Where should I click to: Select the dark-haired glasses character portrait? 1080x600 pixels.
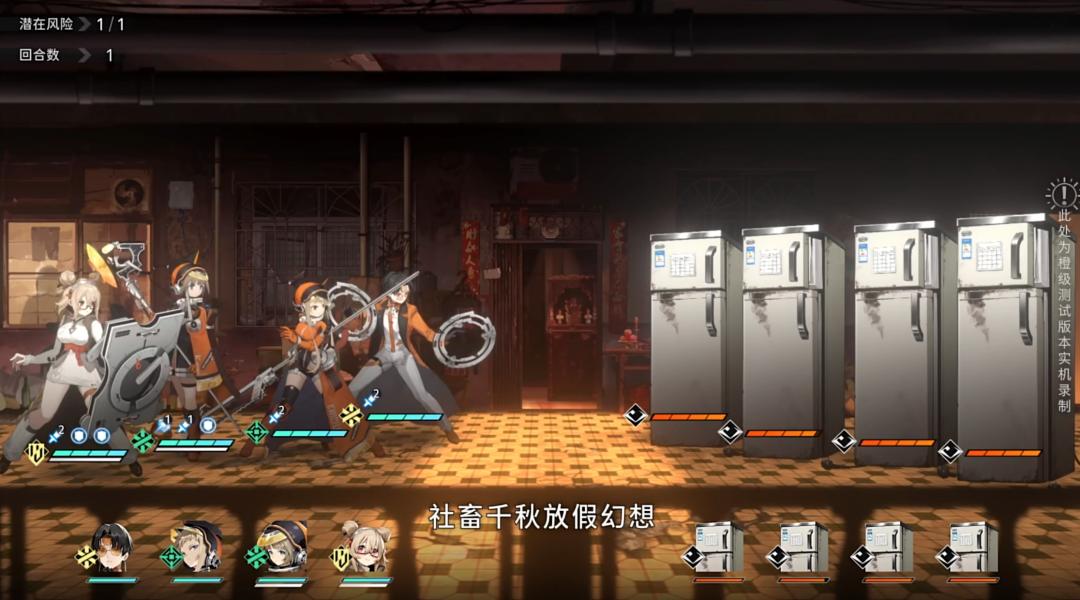[112, 548]
